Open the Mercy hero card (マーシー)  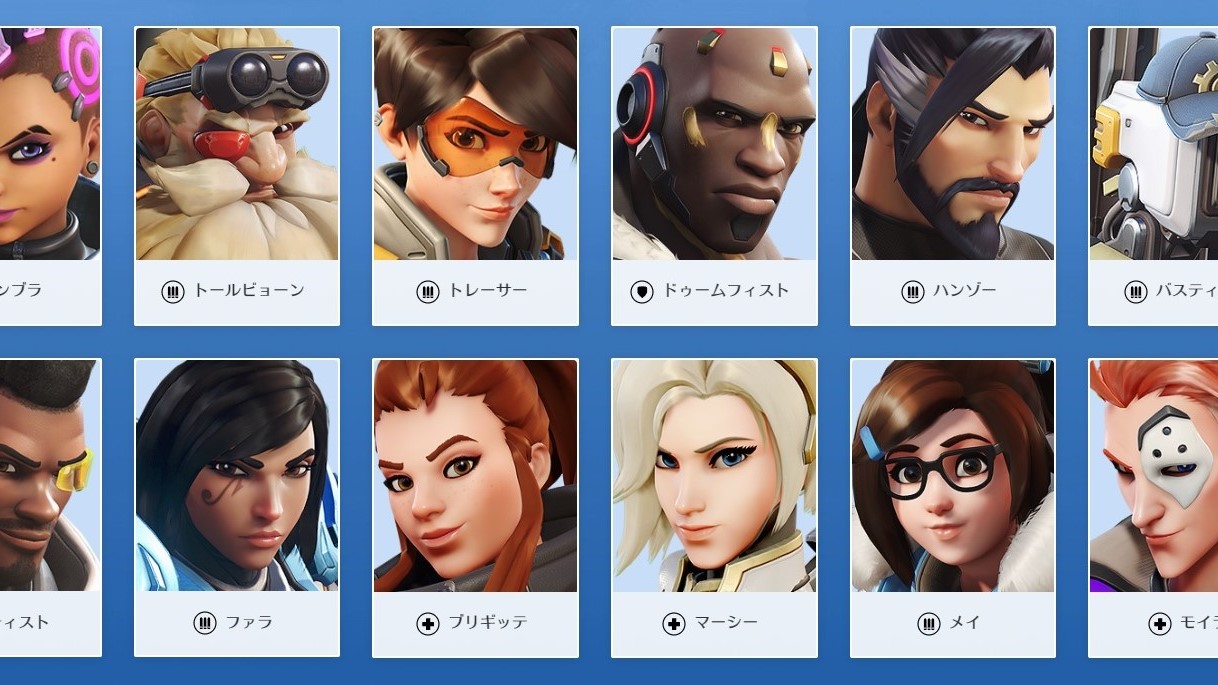tap(714, 507)
